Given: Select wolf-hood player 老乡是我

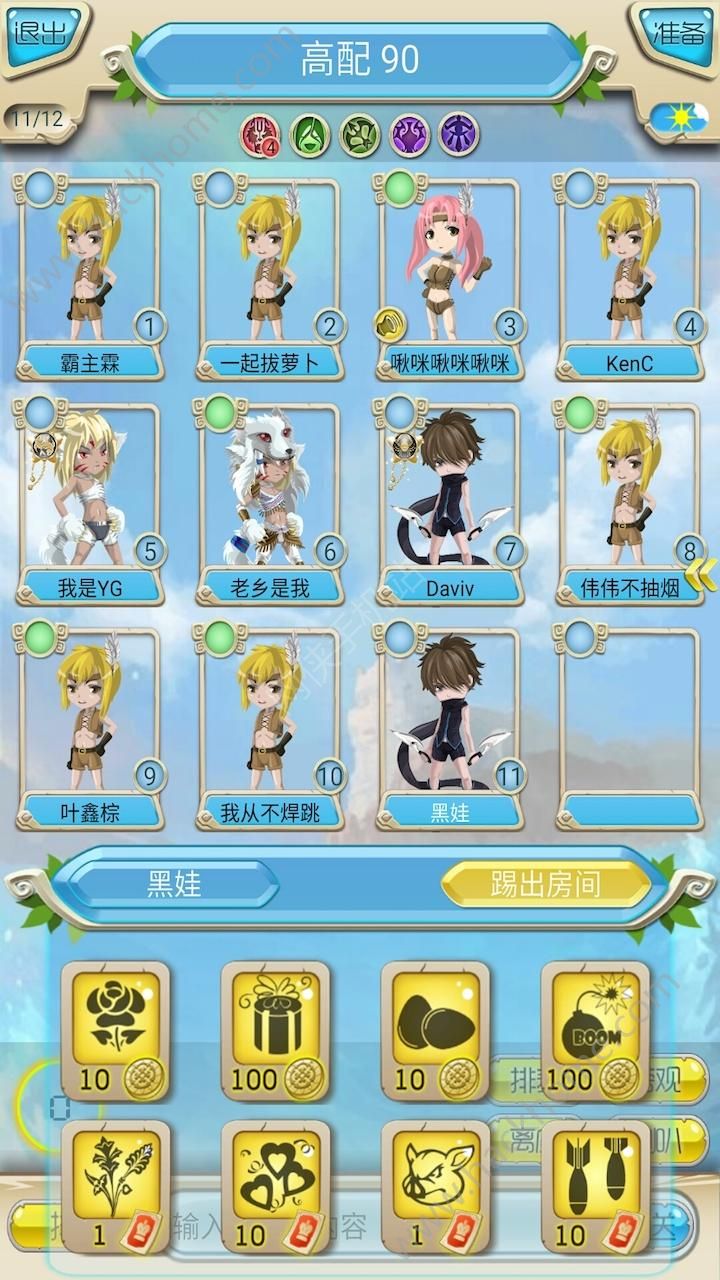Looking at the screenshot, I should click(270, 500).
